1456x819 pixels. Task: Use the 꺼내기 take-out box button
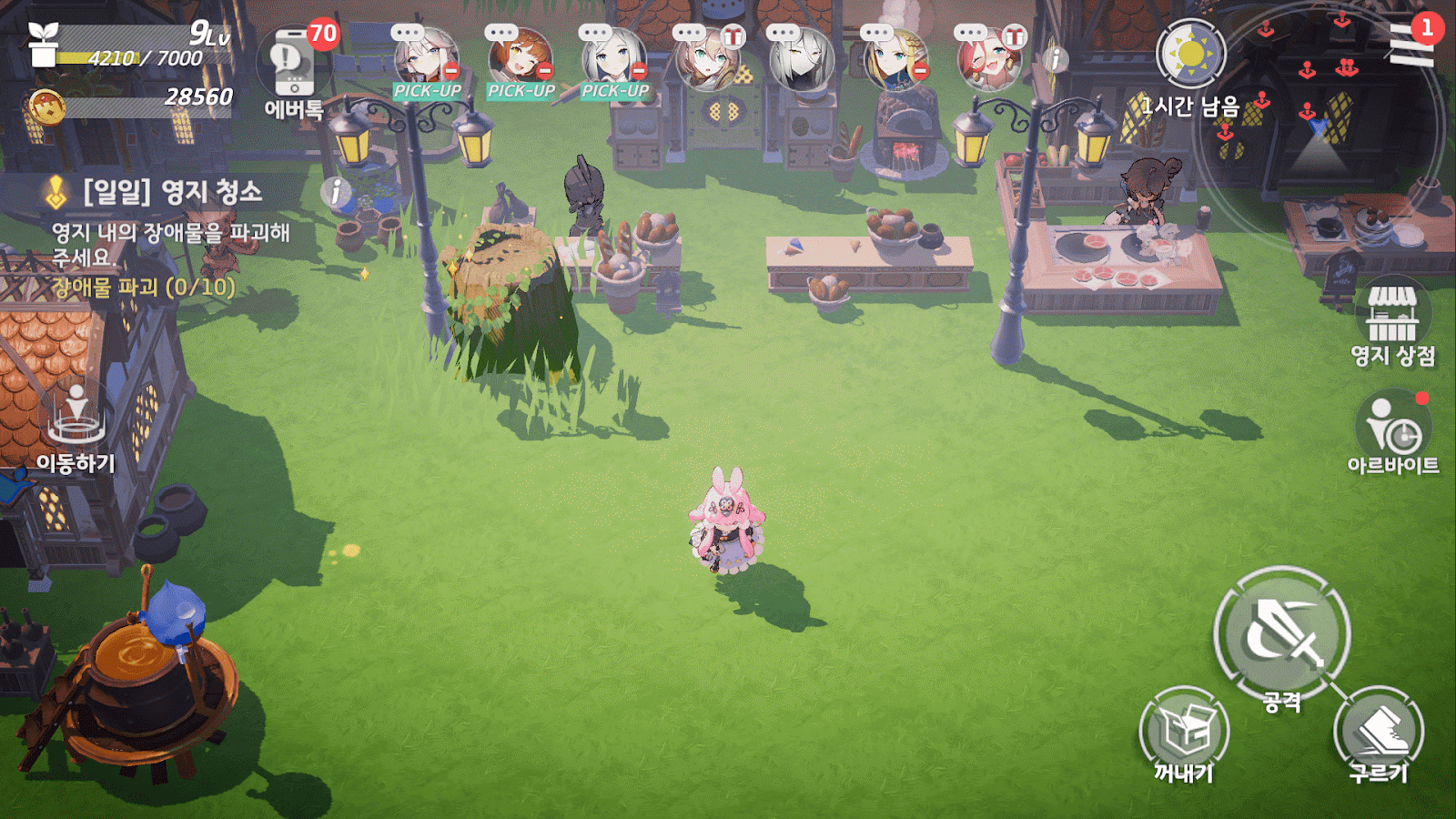tap(1184, 733)
